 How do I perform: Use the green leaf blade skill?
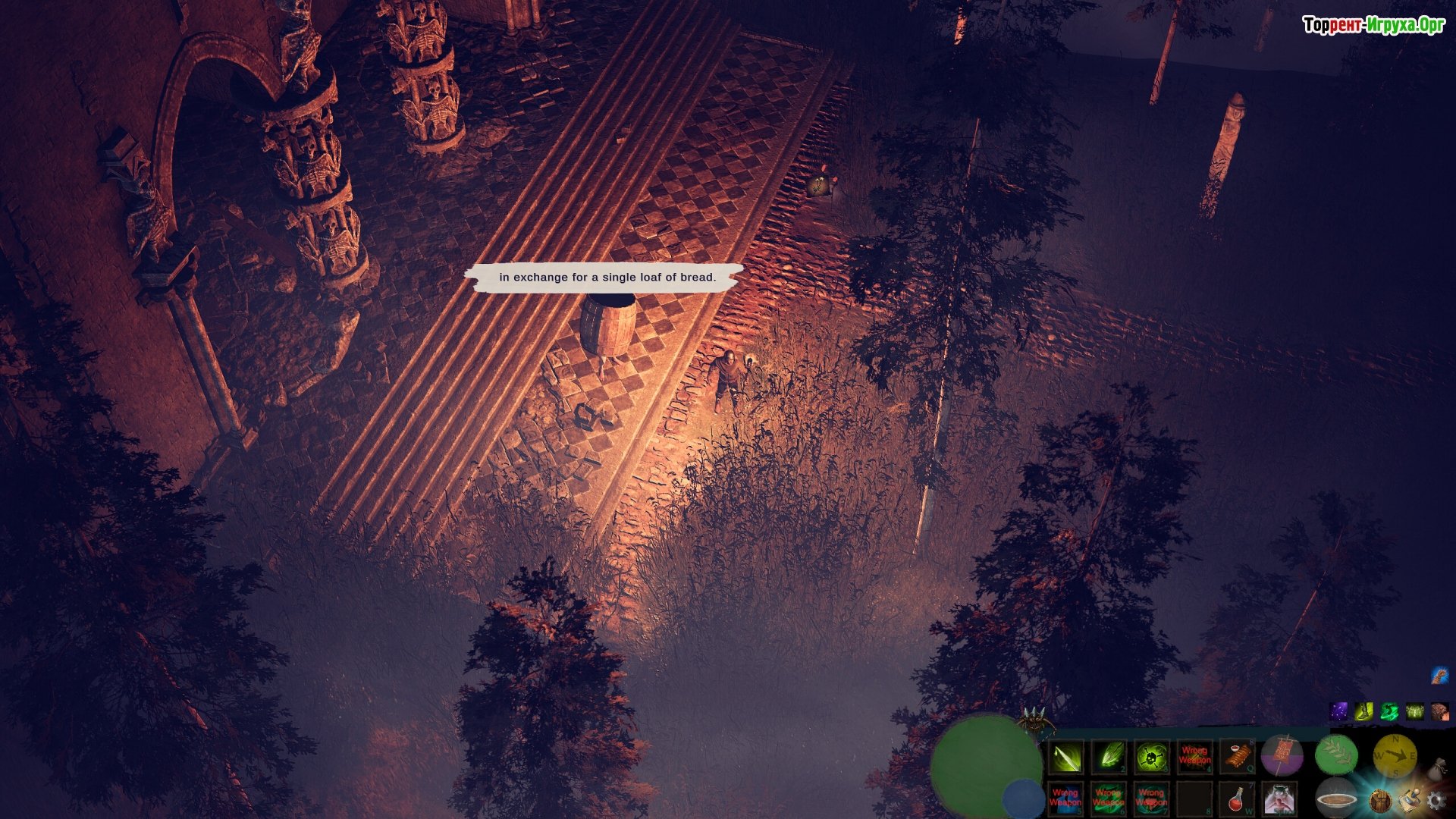click(1109, 757)
